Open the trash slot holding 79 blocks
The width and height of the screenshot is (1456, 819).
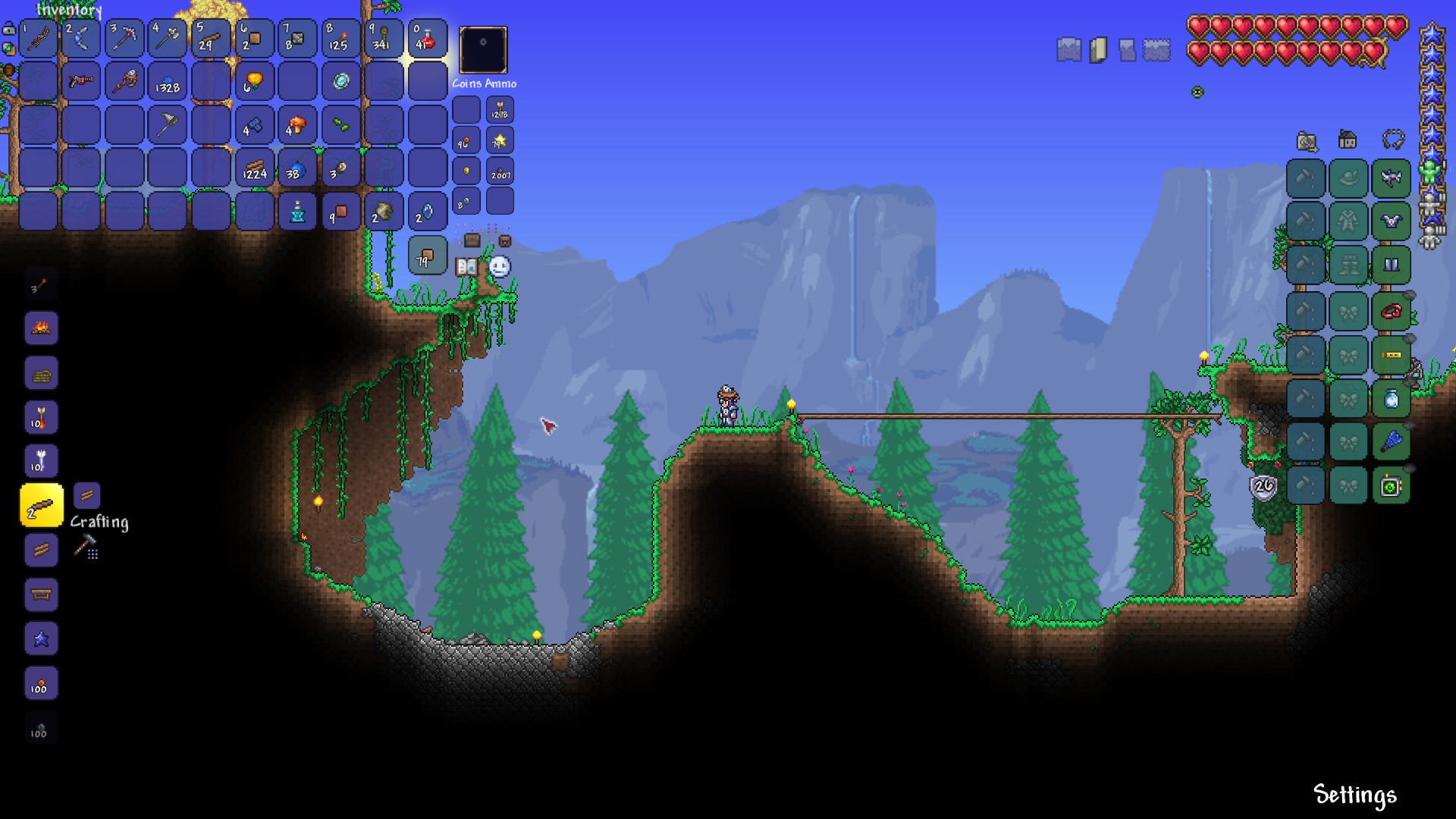coord(427,255)
